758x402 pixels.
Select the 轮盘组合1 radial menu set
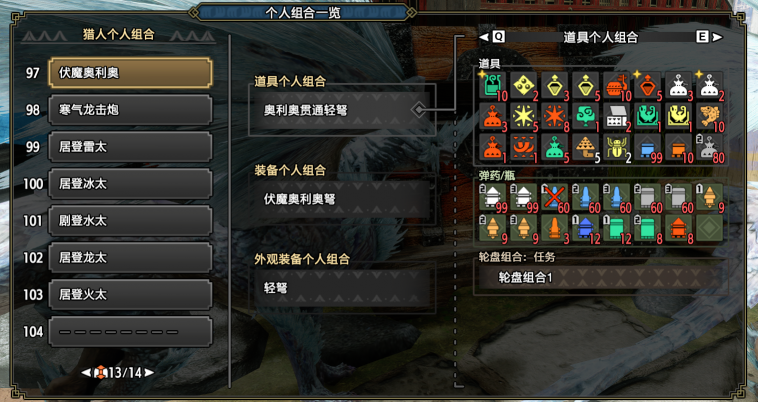pos(600,277)
